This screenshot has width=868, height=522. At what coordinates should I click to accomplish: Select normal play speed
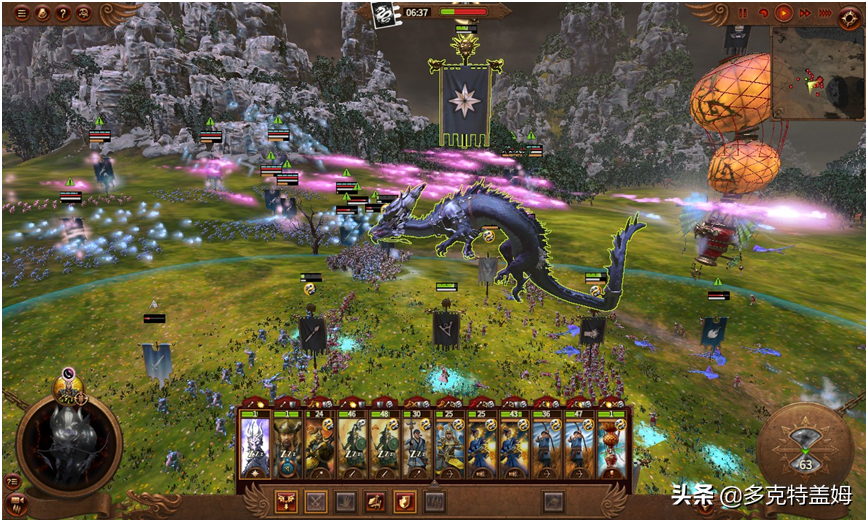(x=784, y=13)
